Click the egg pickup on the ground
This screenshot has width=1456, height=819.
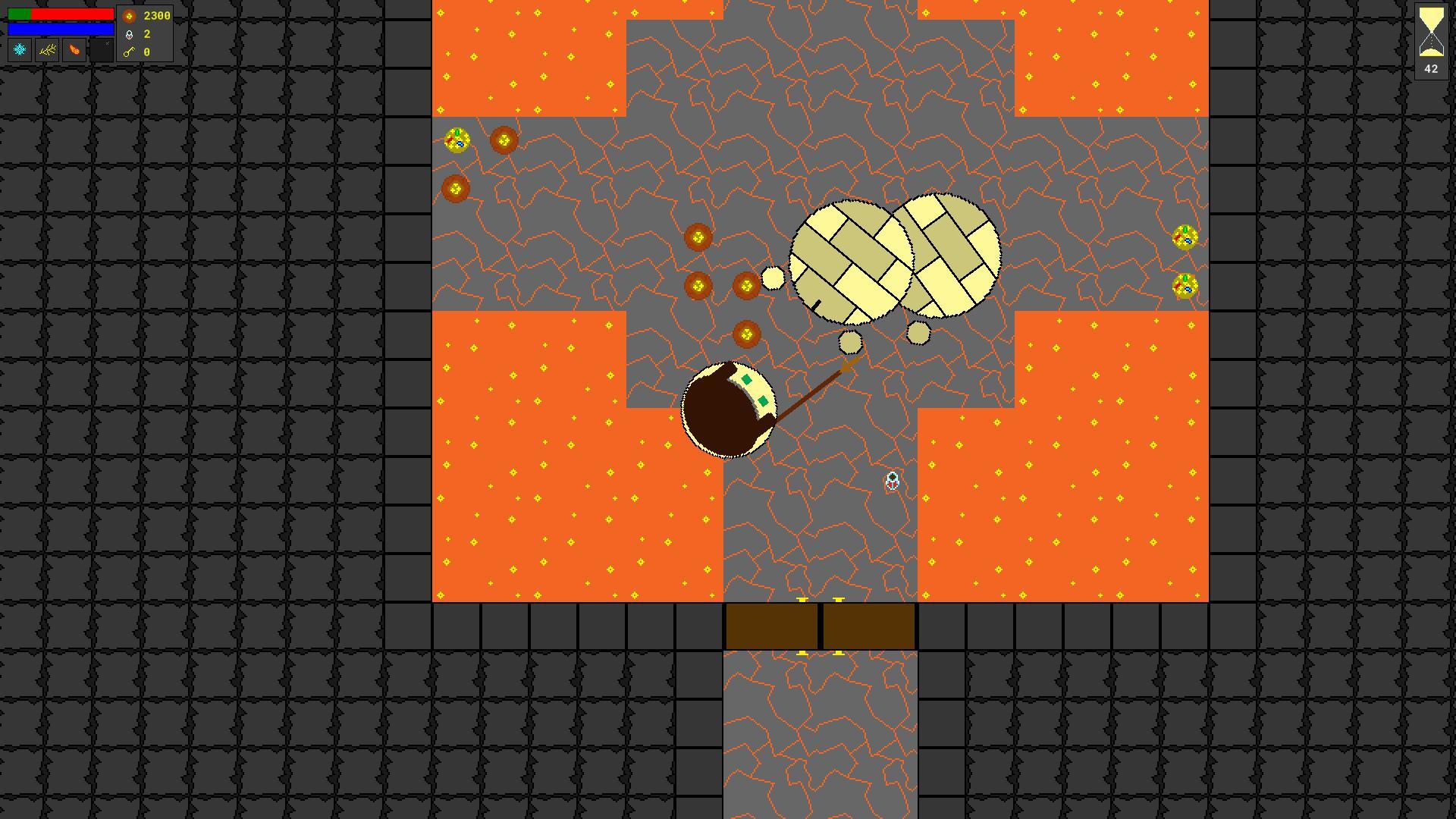pyautogui.click(x=891, y=480)
